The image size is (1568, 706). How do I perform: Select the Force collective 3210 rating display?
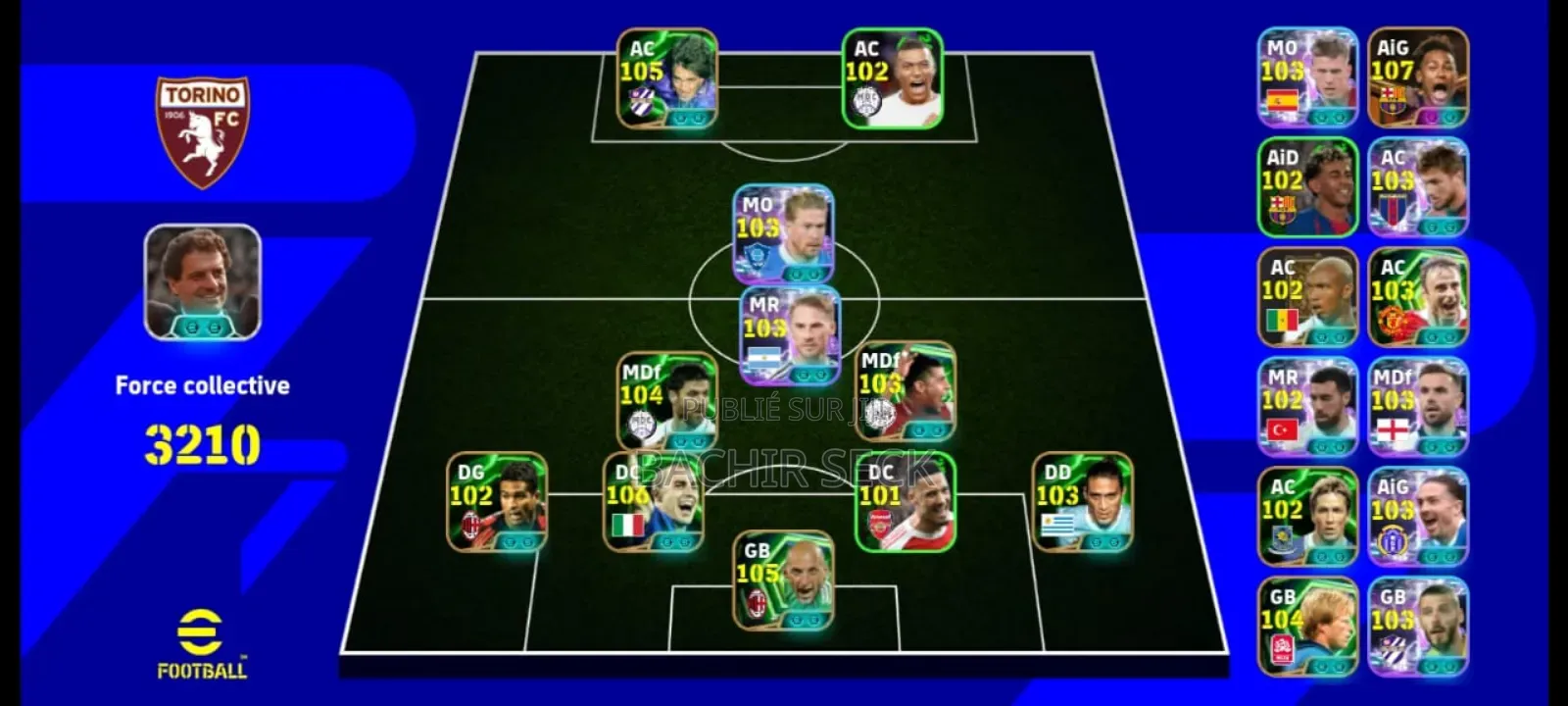pos(201,424)
